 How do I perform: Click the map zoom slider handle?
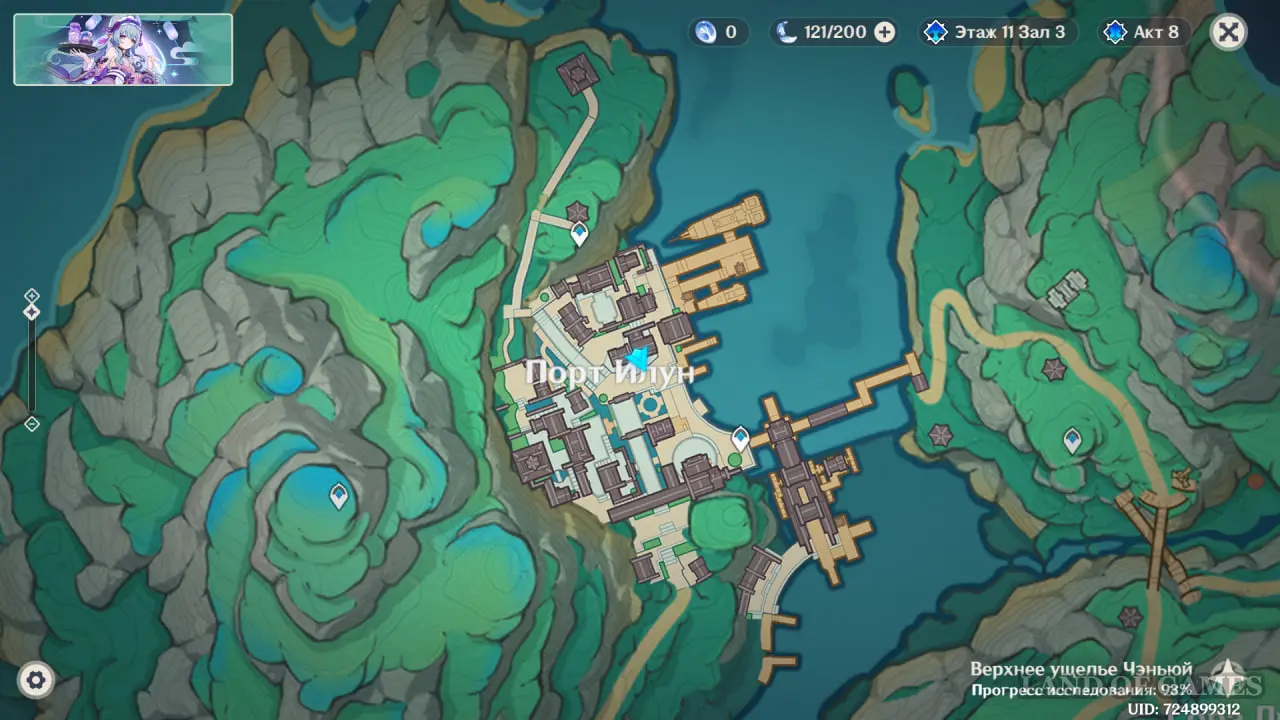click(32, 312)
